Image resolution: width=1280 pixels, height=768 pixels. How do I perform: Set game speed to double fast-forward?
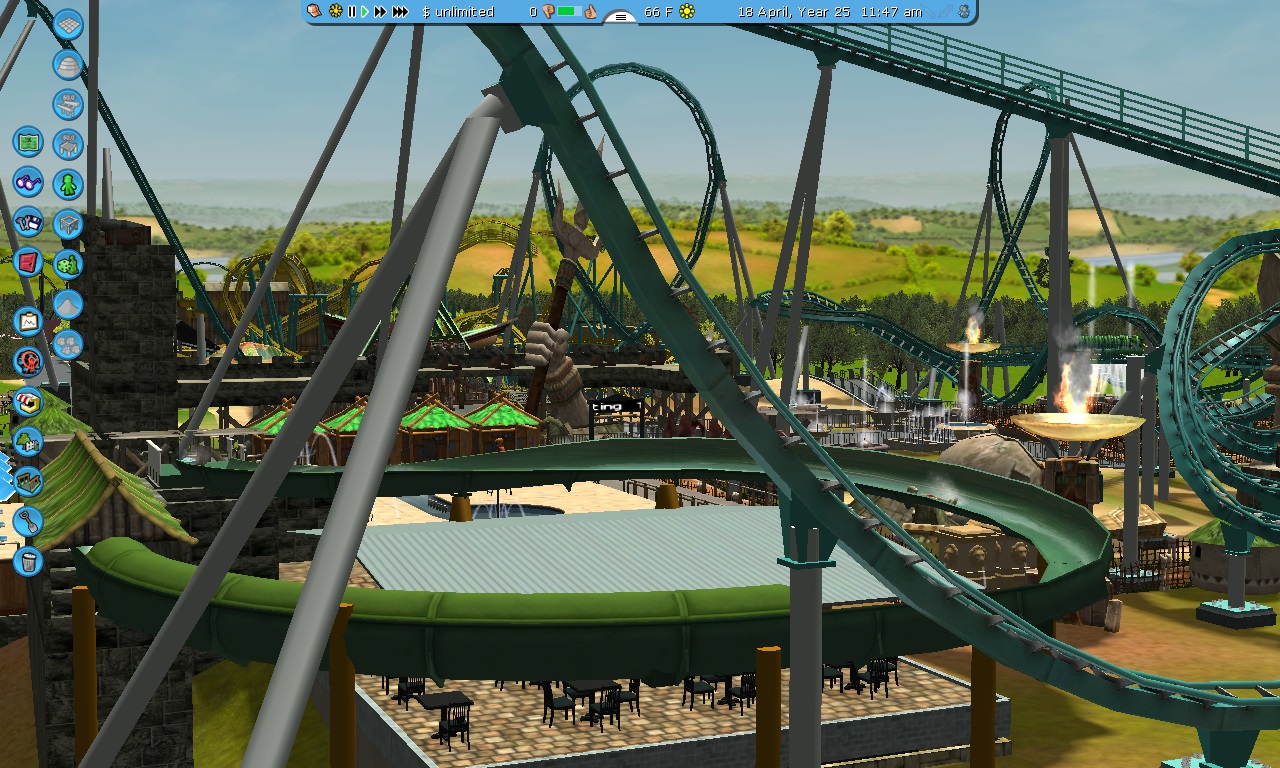tap(380, 12)
